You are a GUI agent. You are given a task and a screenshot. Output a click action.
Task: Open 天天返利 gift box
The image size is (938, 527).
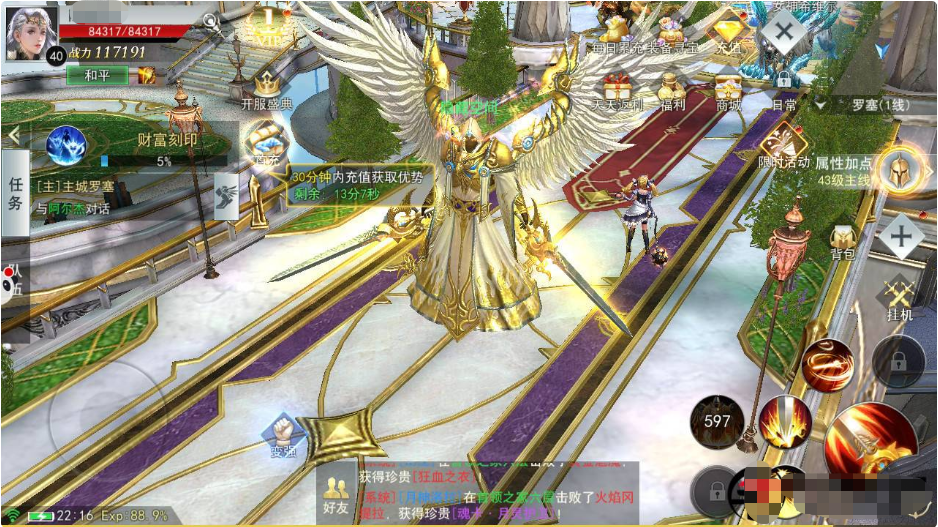click(x=617, y=87)
